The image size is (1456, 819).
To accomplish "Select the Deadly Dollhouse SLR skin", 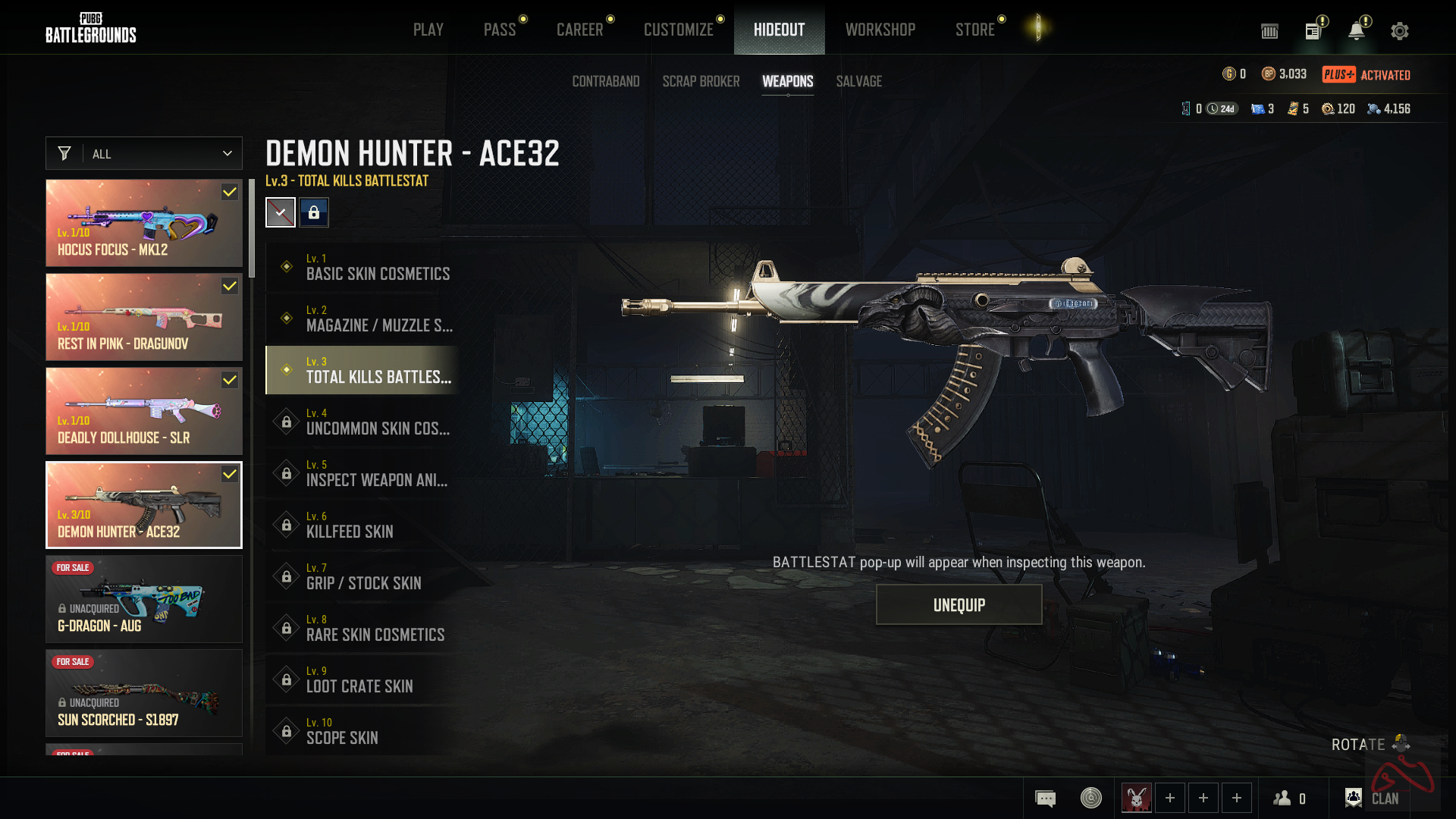I will (x=144, y=411).
